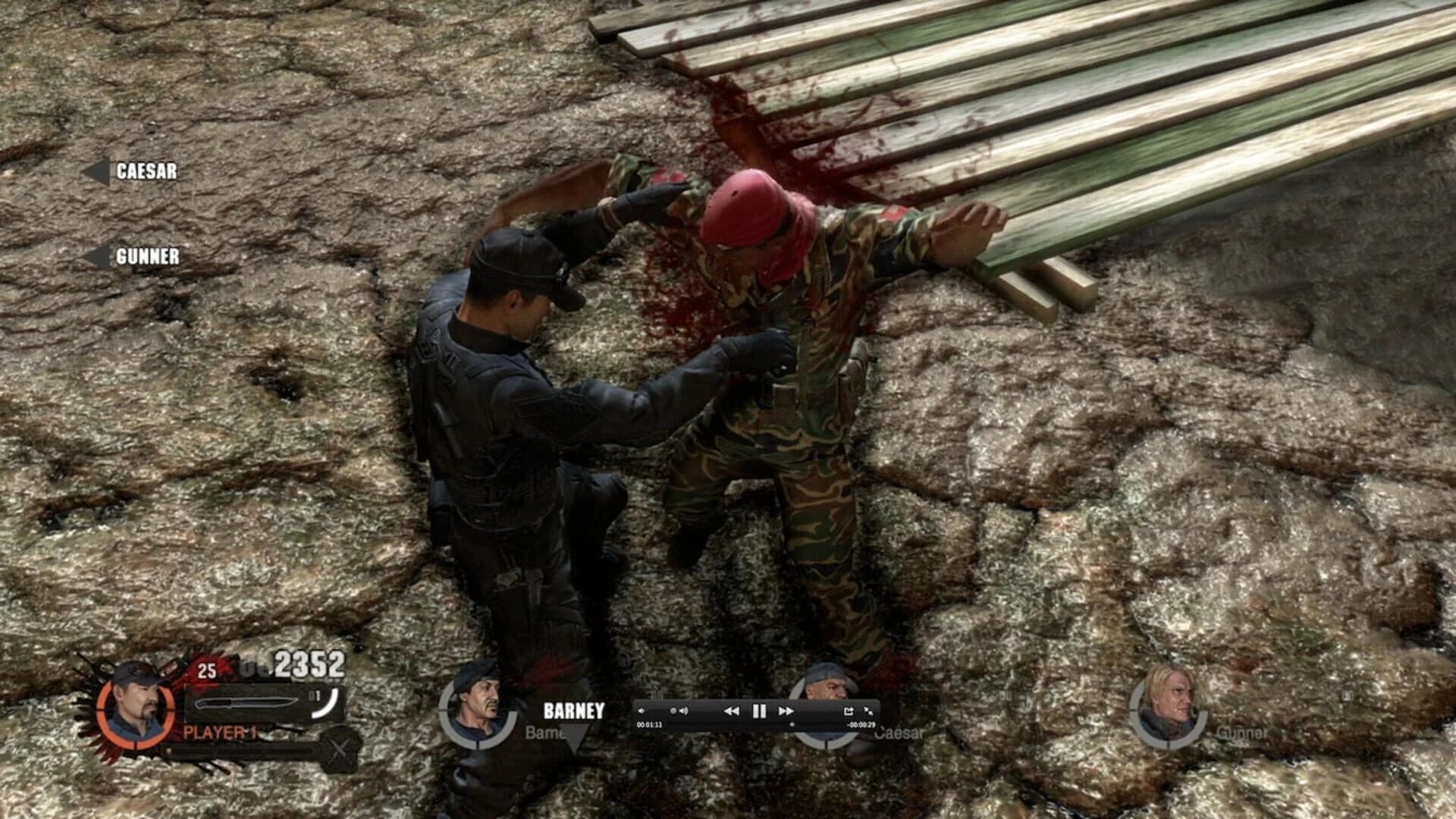1456x819 pixels.
Task: Click the fast-forward control
Action: point(786,711)
